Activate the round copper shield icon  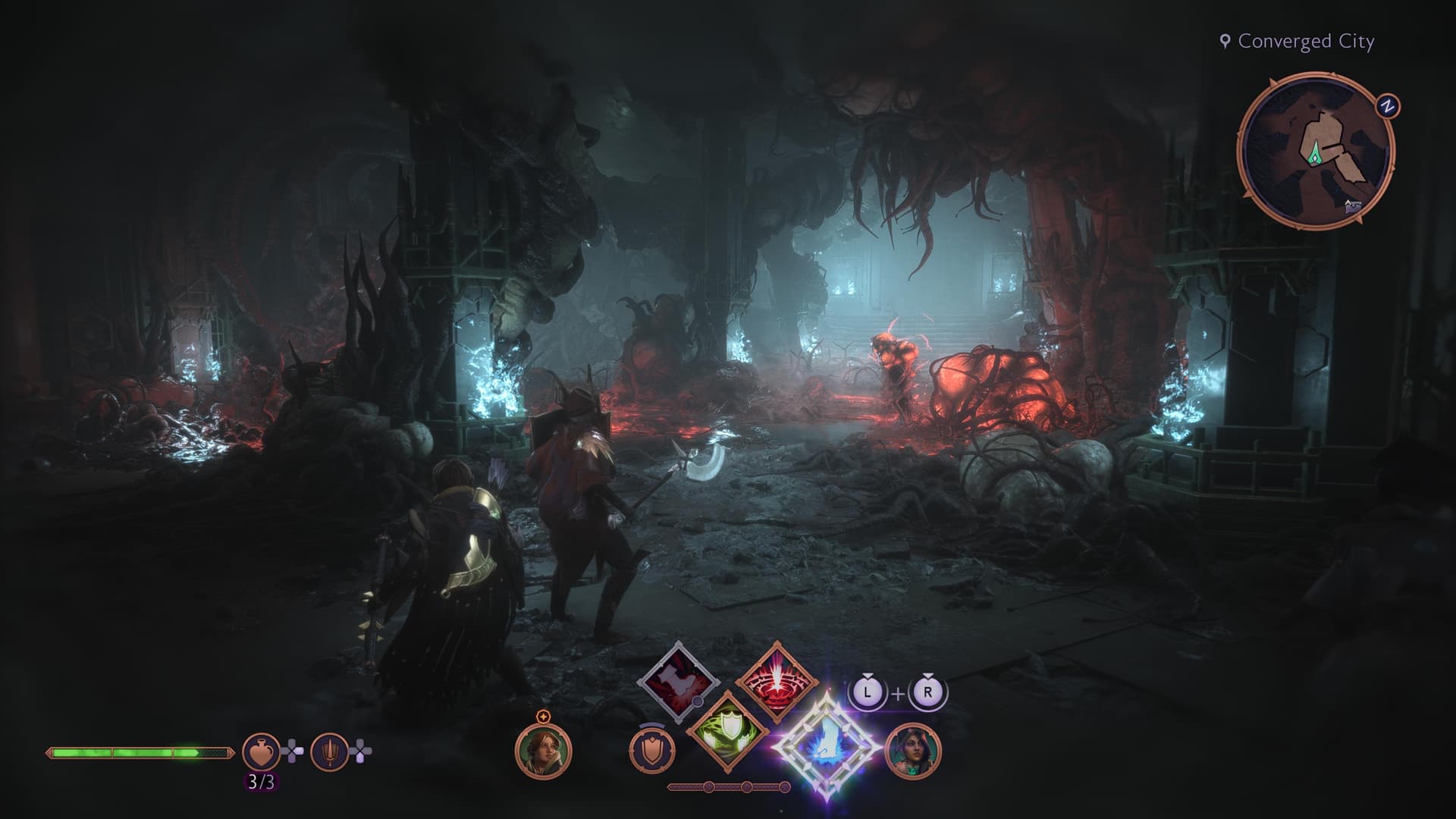click(652, 751)
